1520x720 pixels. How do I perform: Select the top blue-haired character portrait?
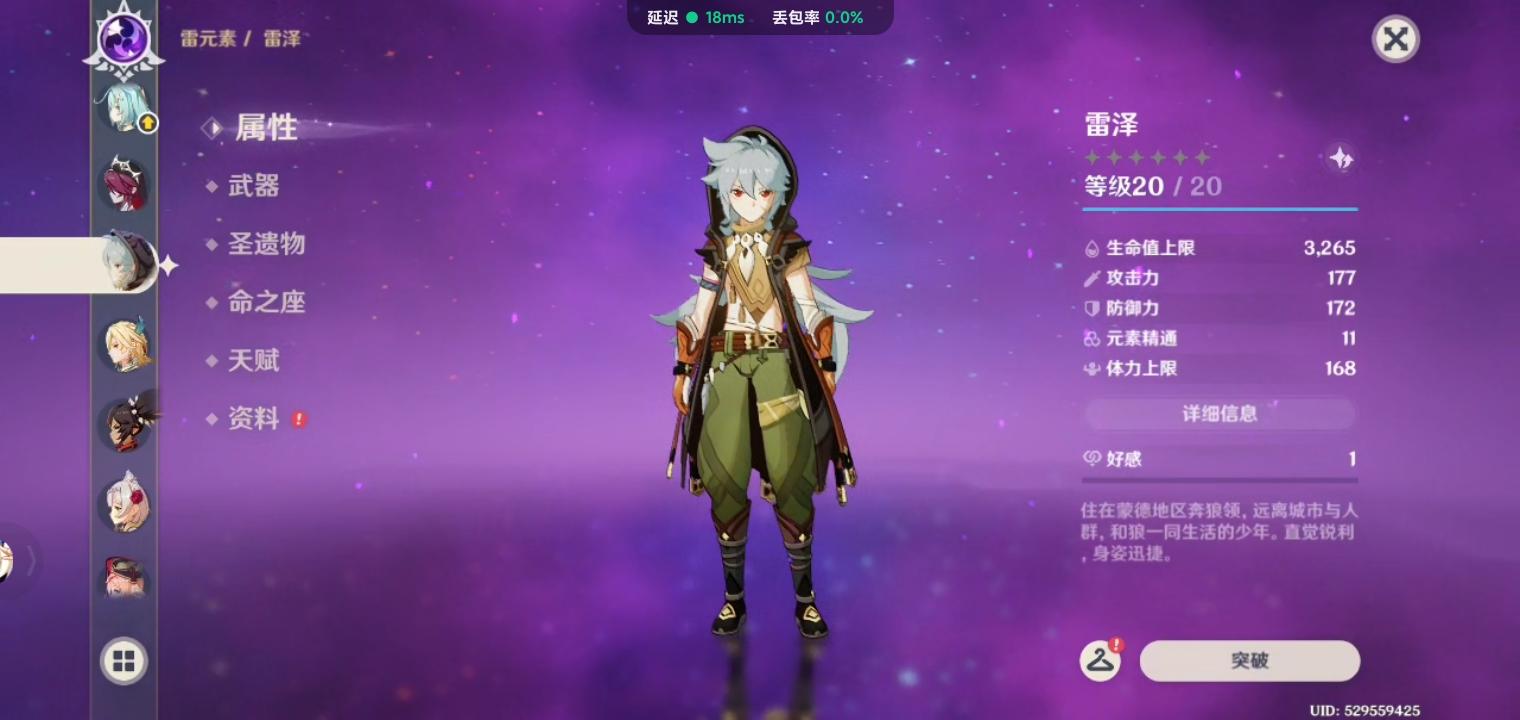(123, 107)
